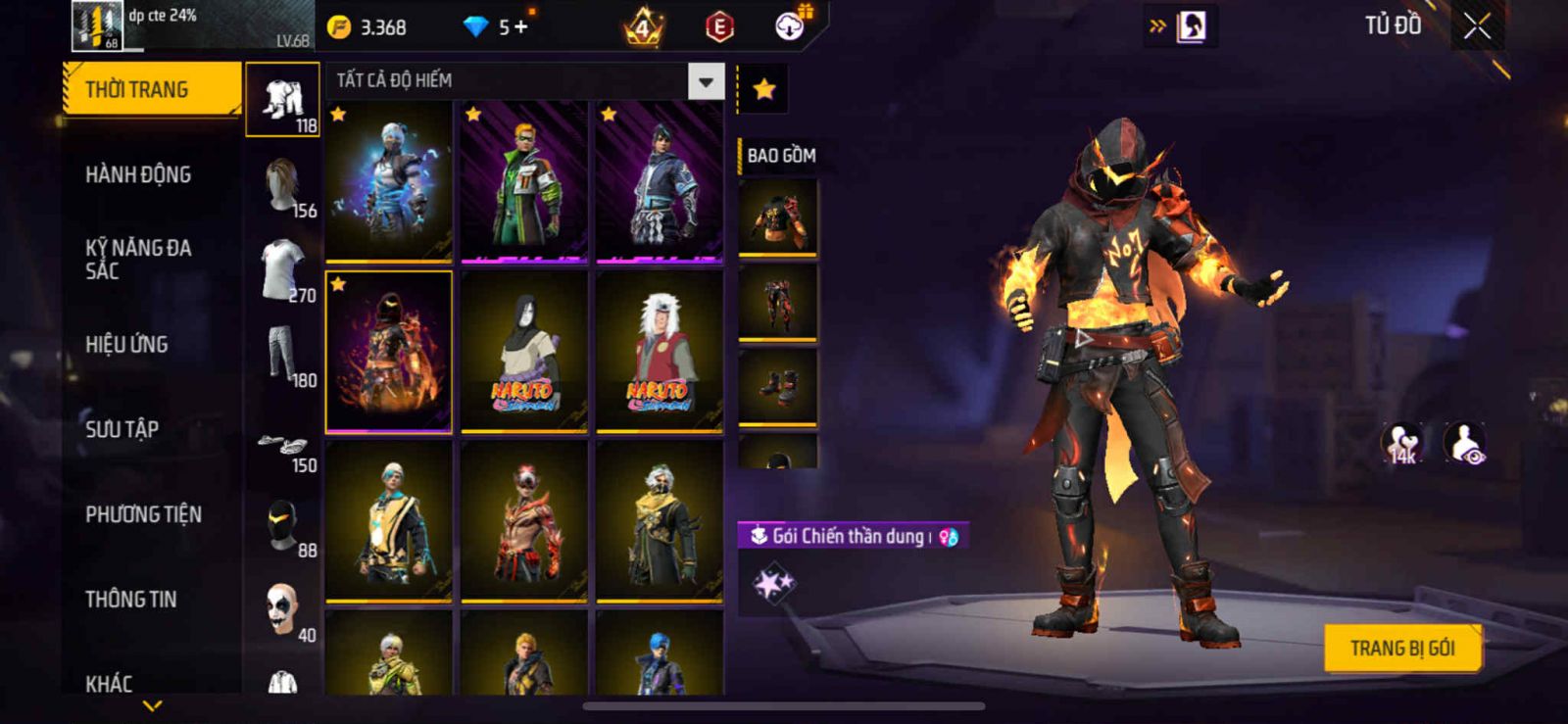The width and height of the screenshot is (1568, 724).
Task: Select the green jacket orange-hair bundle
Action: click(524, 181)
